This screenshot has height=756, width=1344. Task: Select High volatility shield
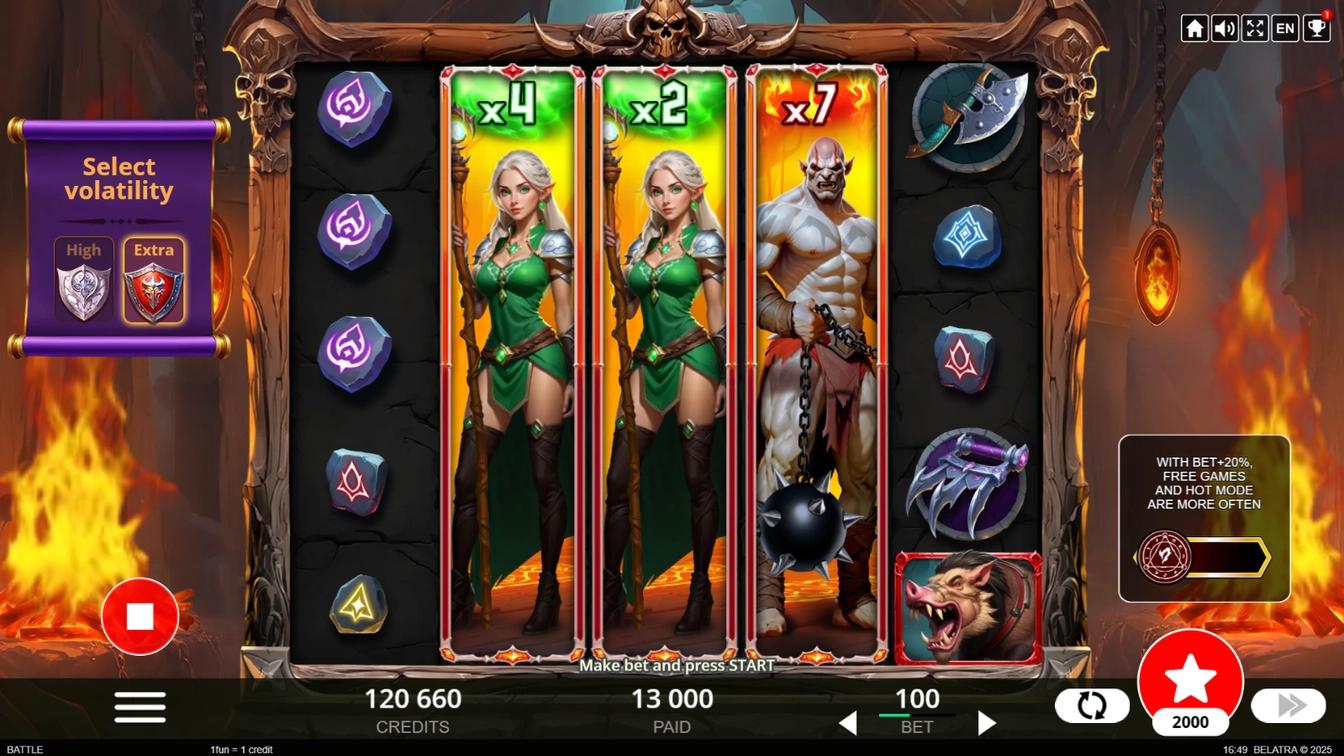84,280
